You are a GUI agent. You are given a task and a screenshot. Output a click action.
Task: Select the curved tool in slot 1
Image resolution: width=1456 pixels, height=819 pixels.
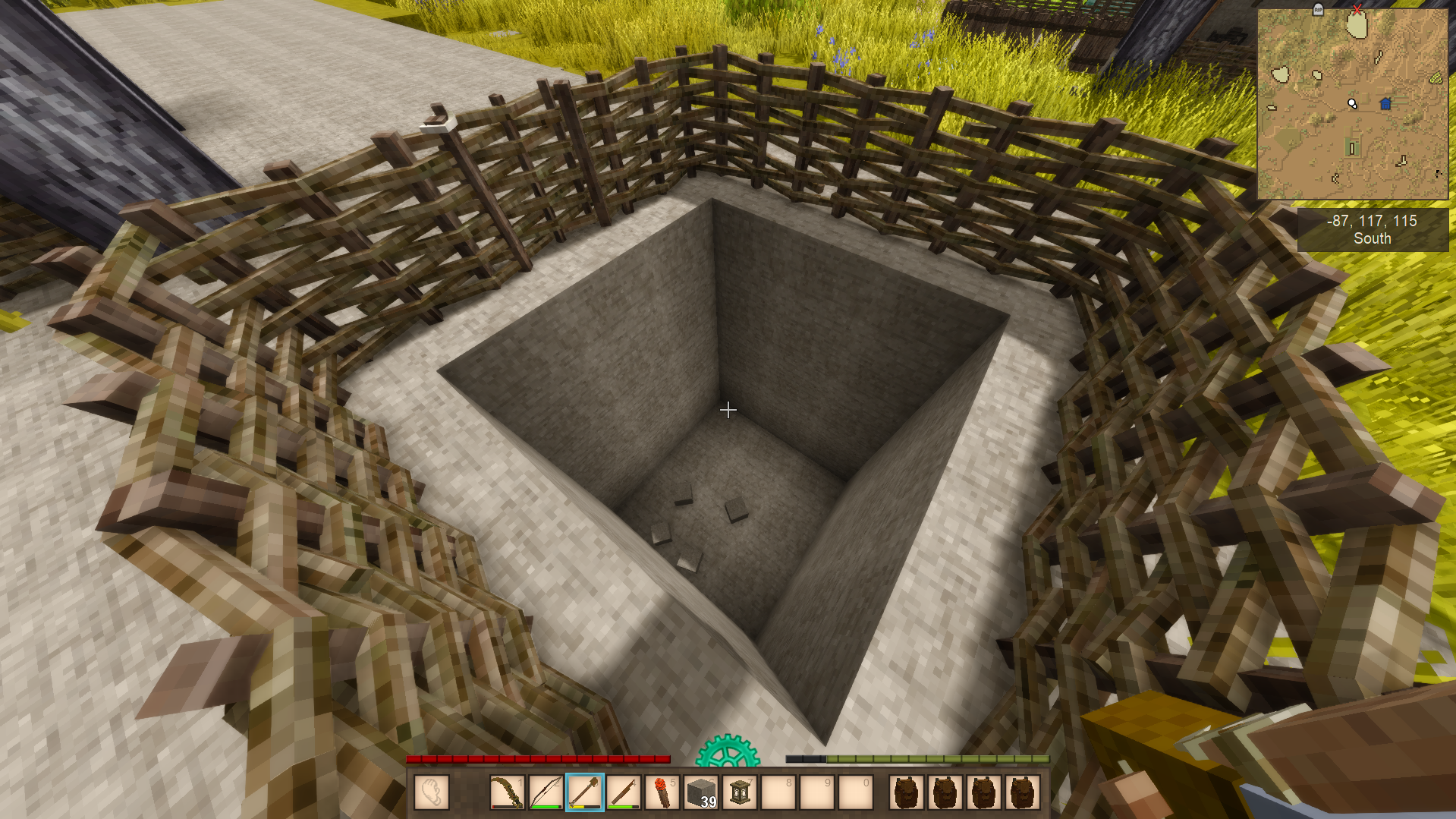point(506,793)
